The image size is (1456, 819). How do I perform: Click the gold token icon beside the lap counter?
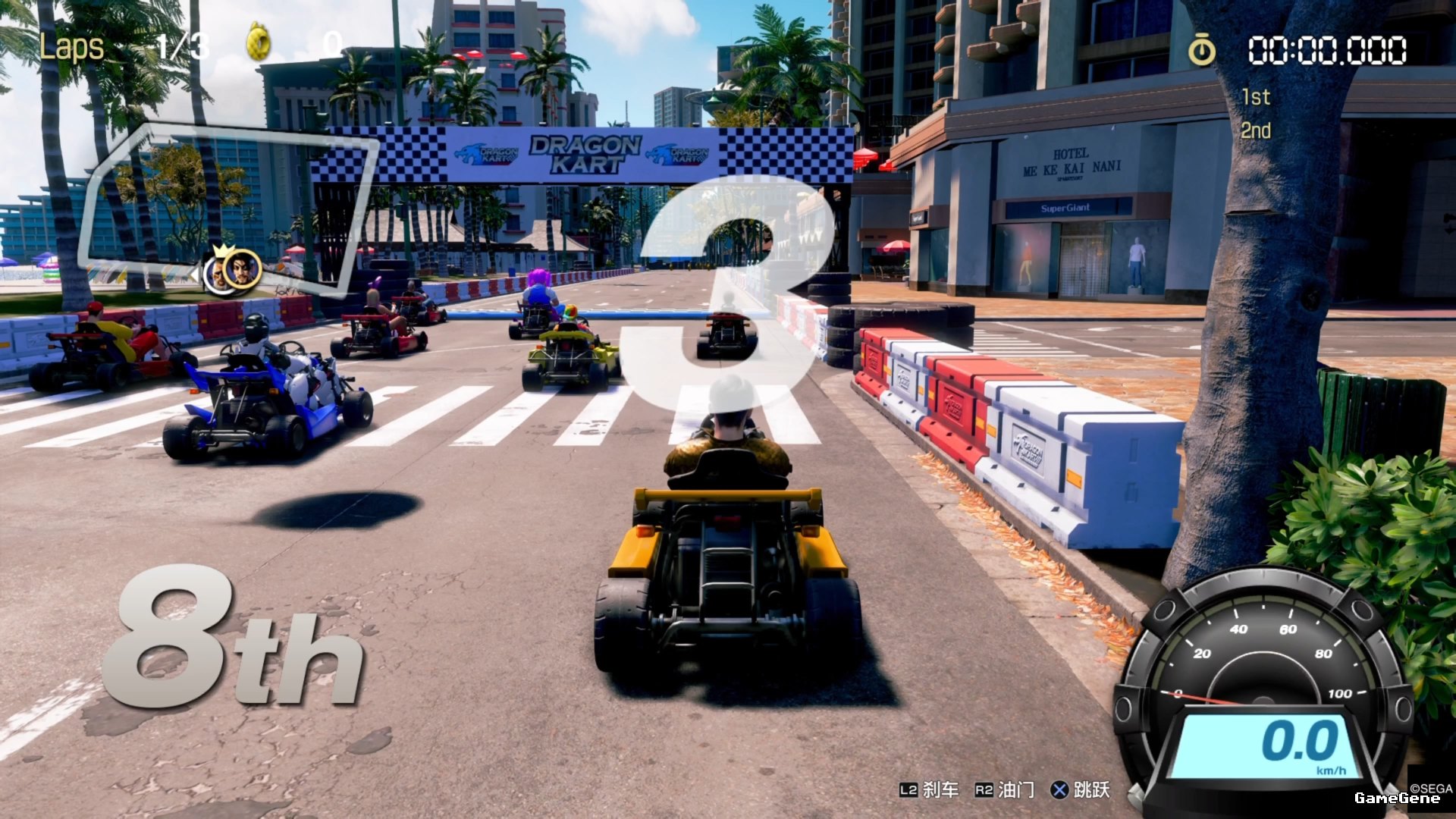point(259,42)
